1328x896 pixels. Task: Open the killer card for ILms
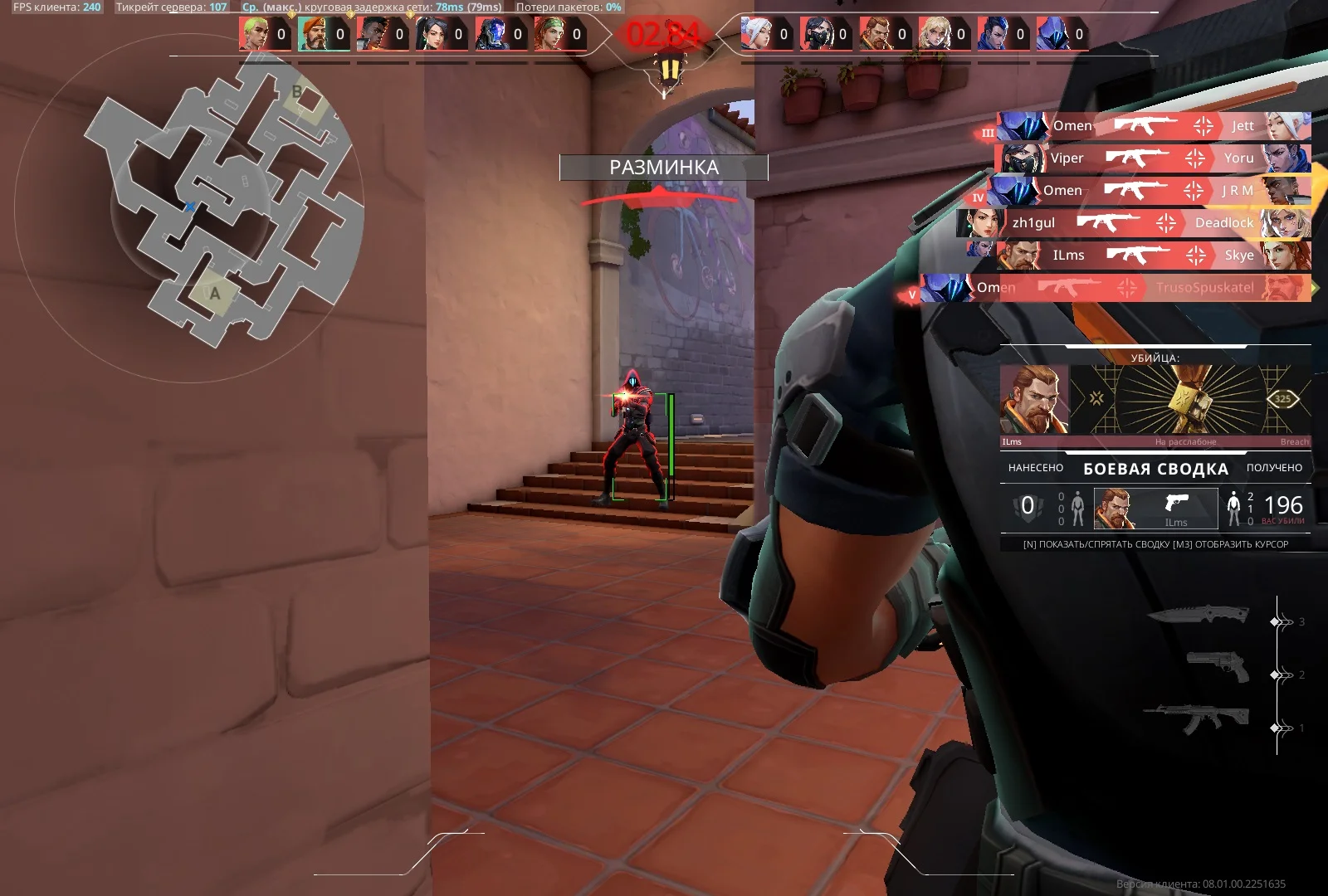tap(1155, 401)
